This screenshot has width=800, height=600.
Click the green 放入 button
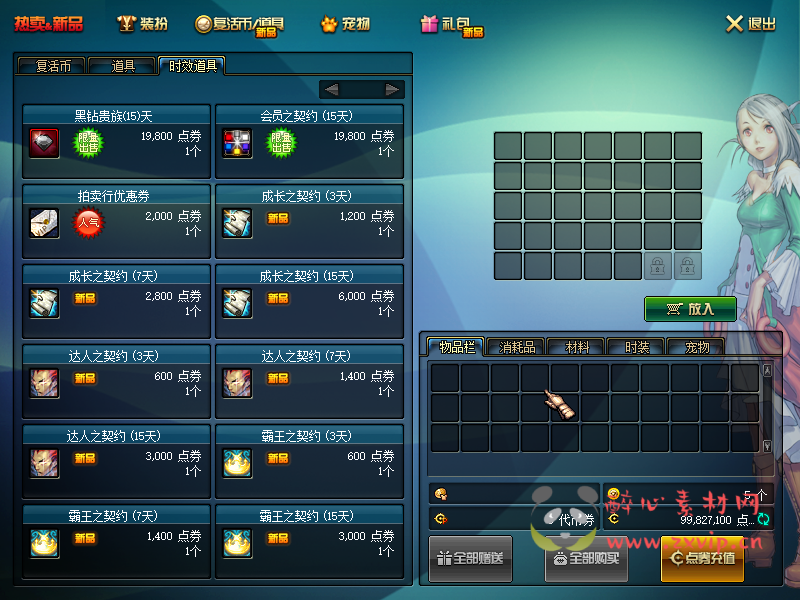point(690,309)
